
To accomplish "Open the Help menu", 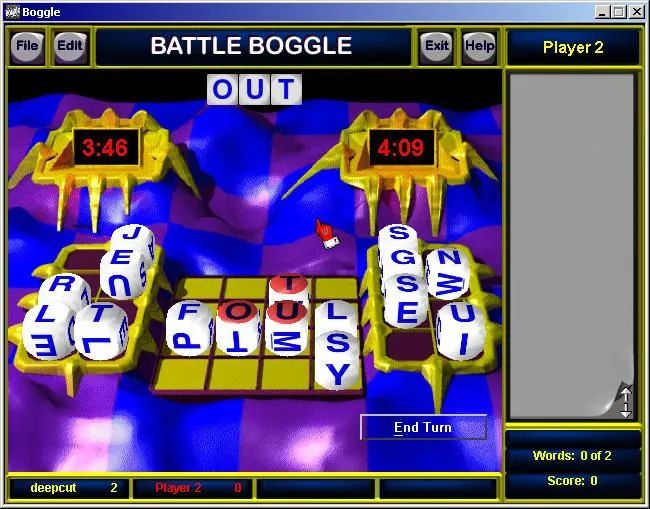I will (x=479, y=46).
